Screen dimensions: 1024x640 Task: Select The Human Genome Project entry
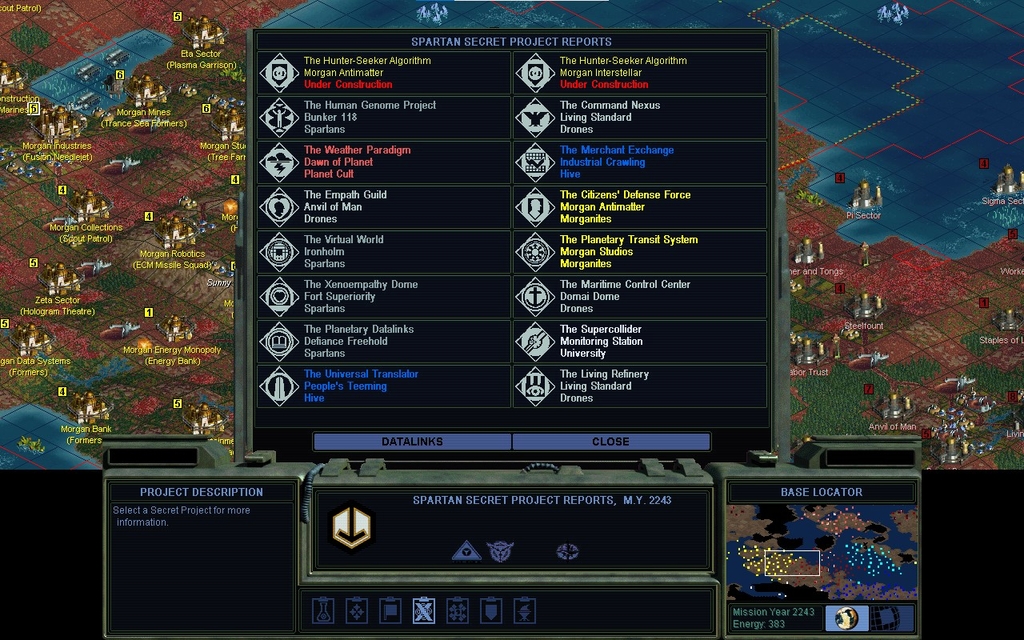click(x=384, y=117)
